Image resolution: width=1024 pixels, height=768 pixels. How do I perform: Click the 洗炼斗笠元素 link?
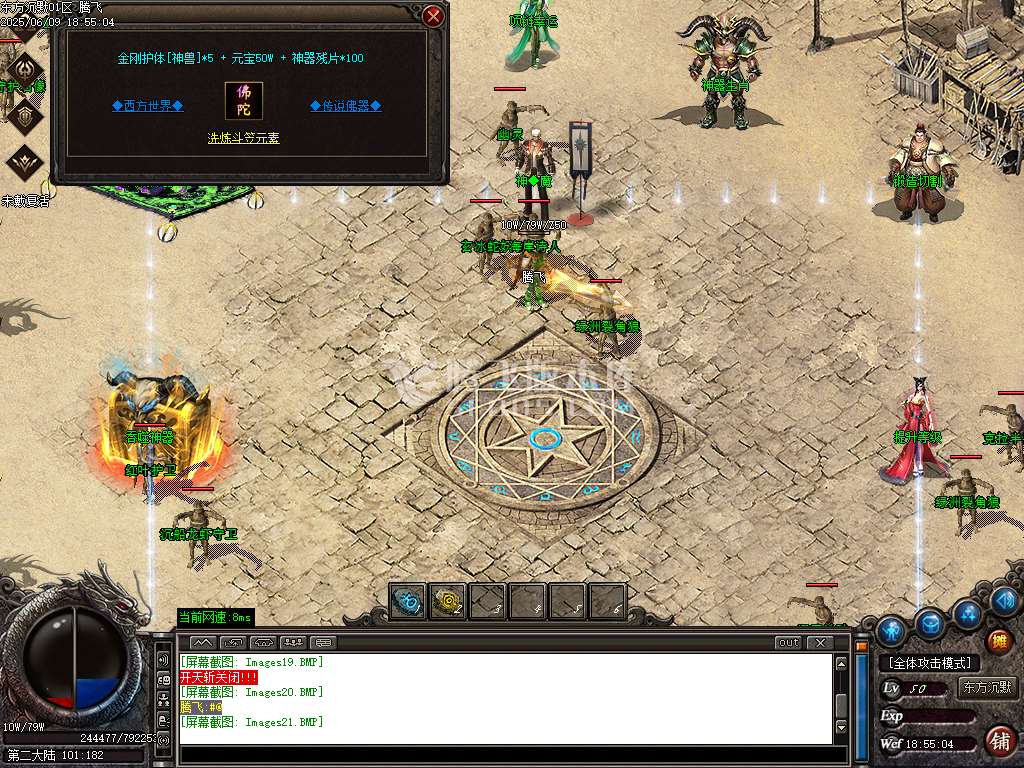(x=243, y=138)
